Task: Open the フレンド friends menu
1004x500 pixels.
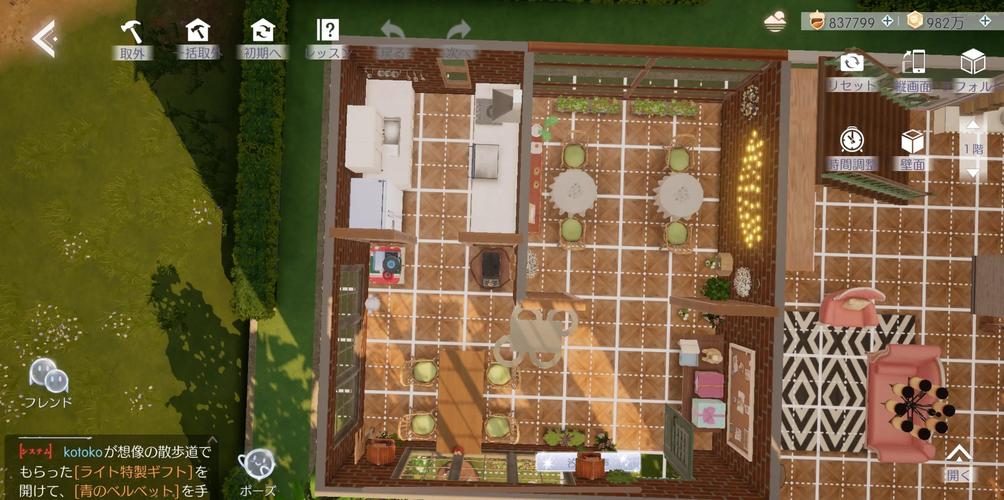Action: point(48,383)
